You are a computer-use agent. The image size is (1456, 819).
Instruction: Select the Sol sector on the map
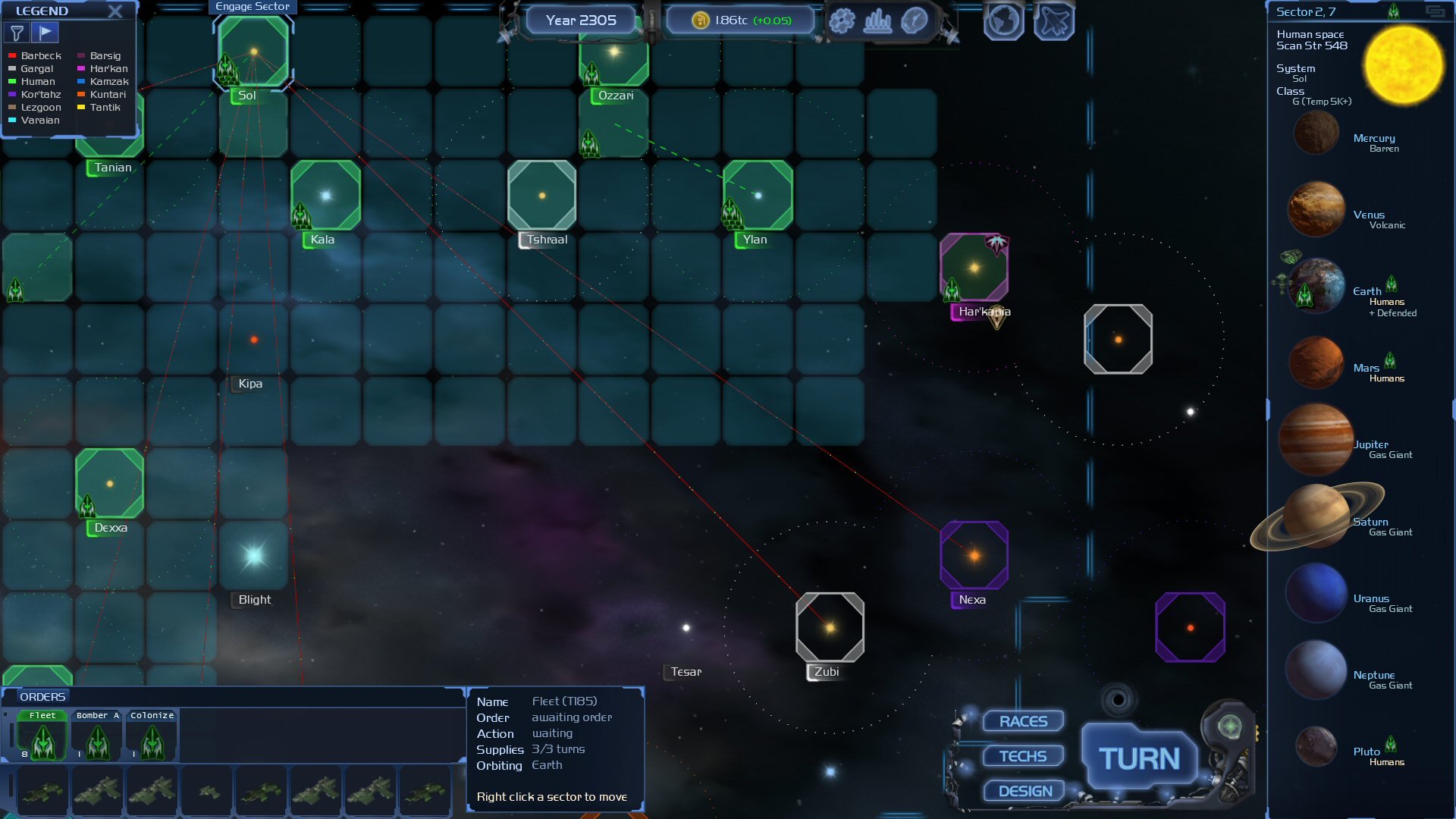[253, 52]
